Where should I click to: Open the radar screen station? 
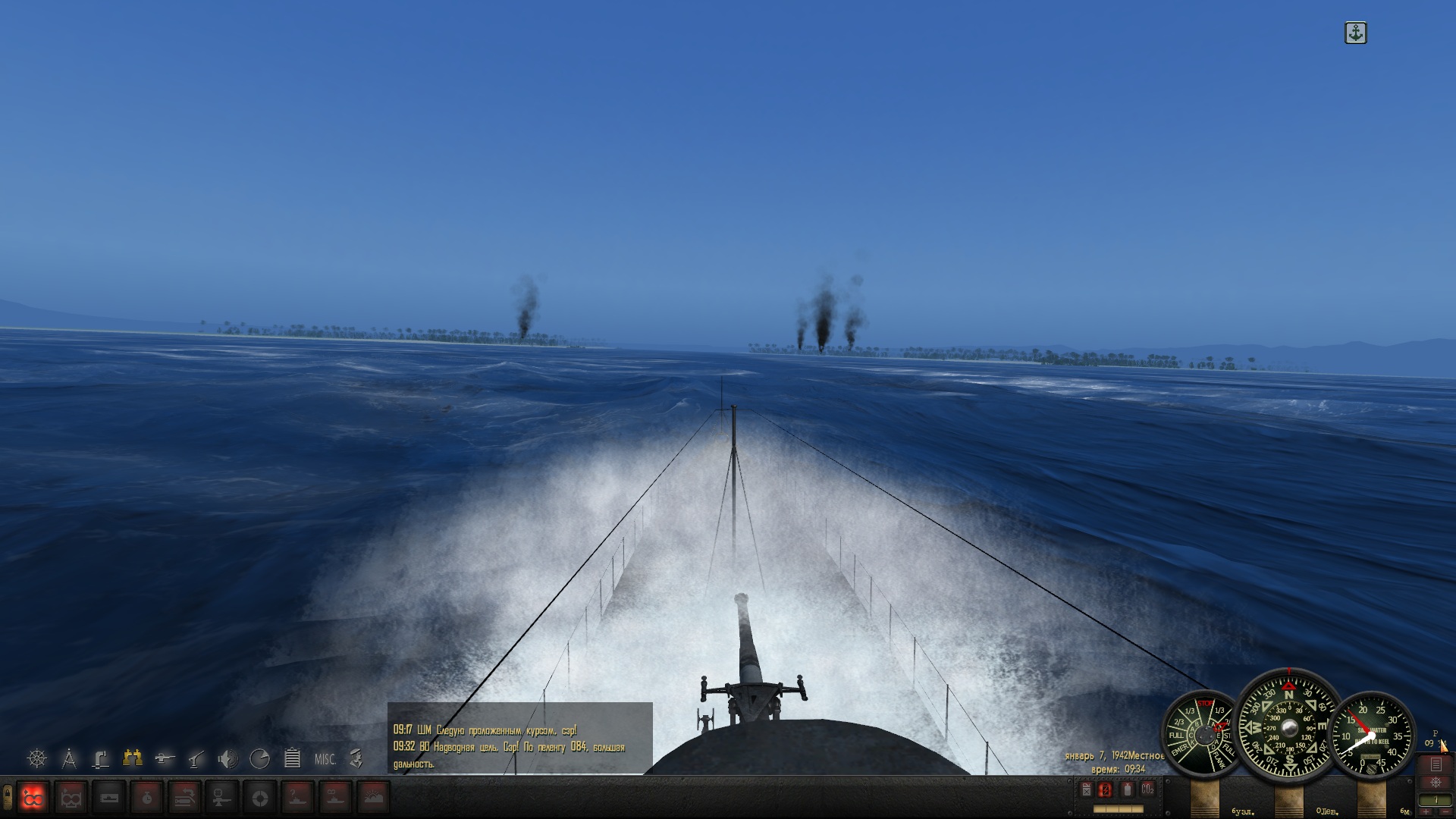pyautogui.click(x=260, y=758)
